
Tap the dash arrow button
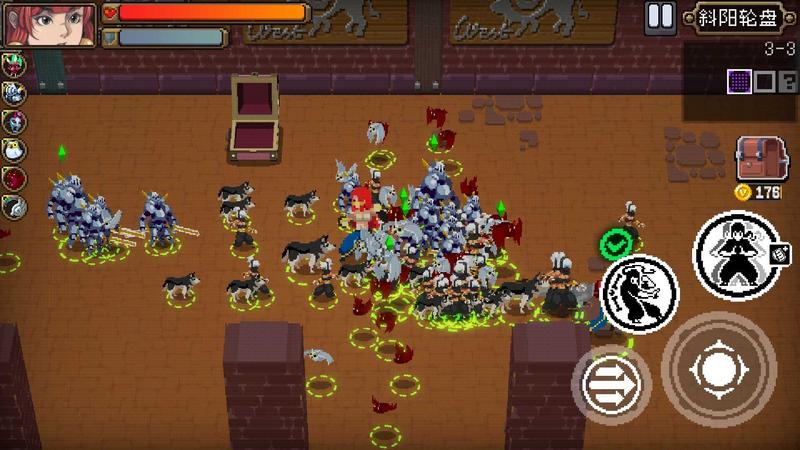[x=611, y=385]
